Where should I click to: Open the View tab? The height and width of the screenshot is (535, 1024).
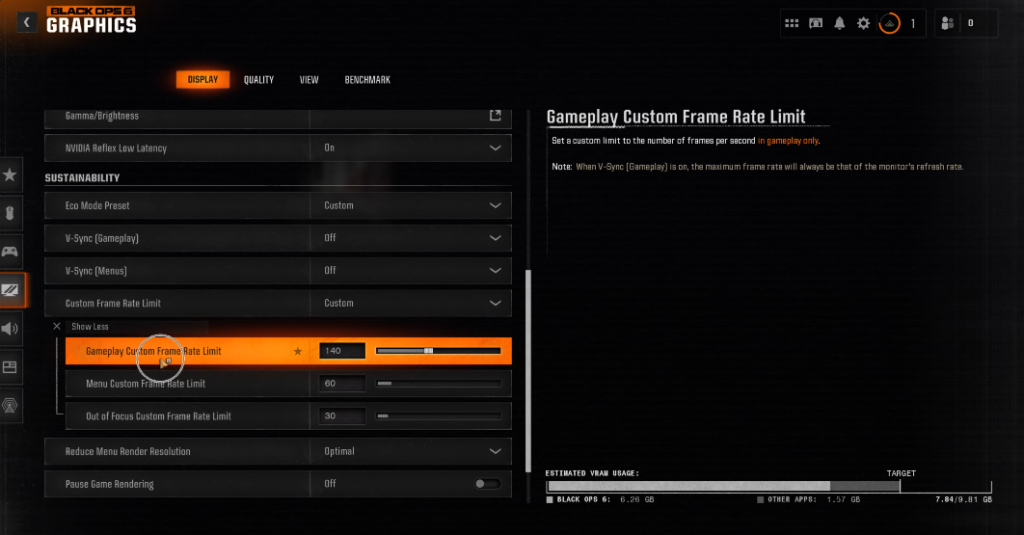(x=309, y=80)
